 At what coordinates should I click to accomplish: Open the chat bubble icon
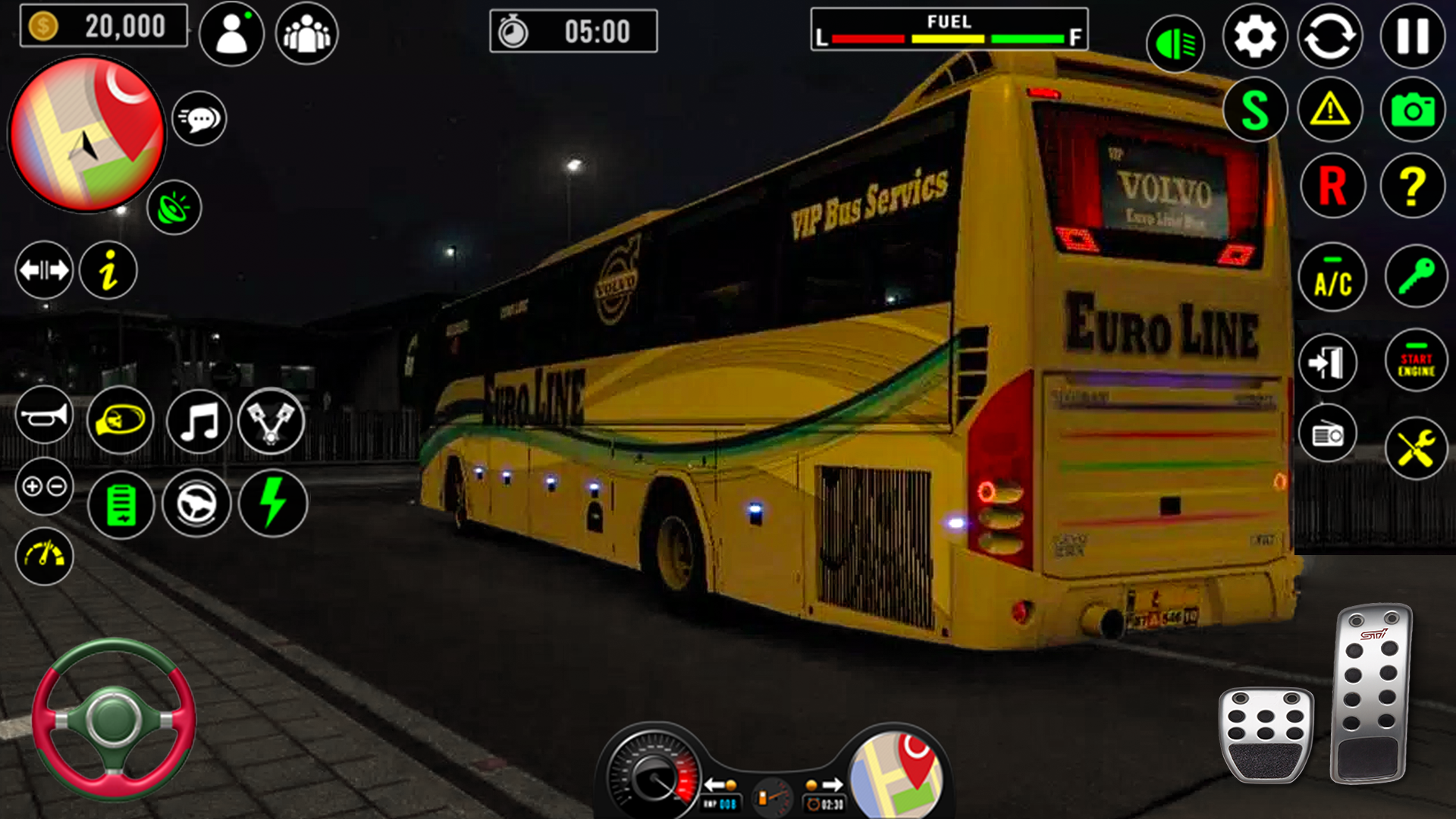point(199,118)
